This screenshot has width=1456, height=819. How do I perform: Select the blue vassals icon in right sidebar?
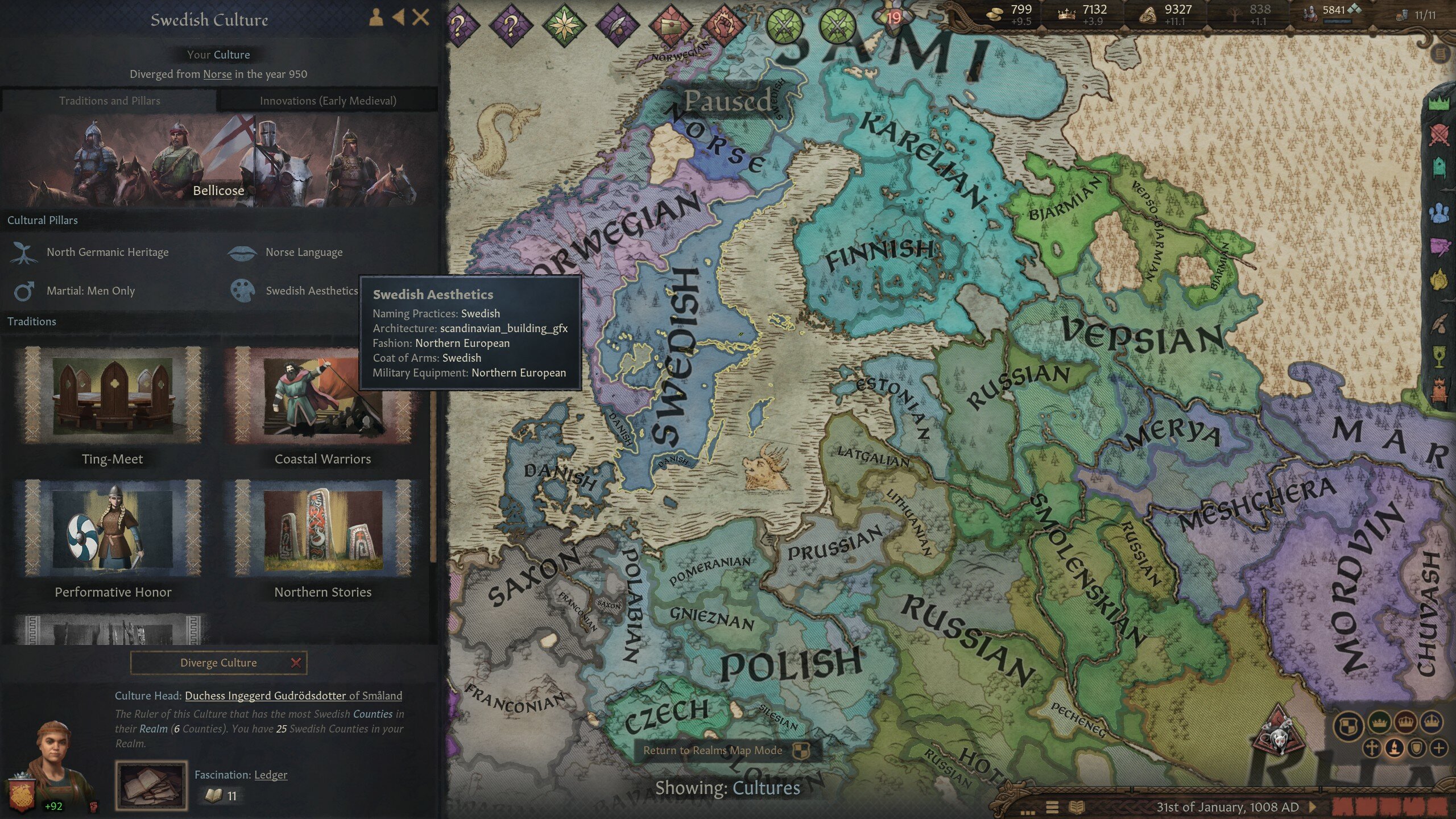point(1440,213)
